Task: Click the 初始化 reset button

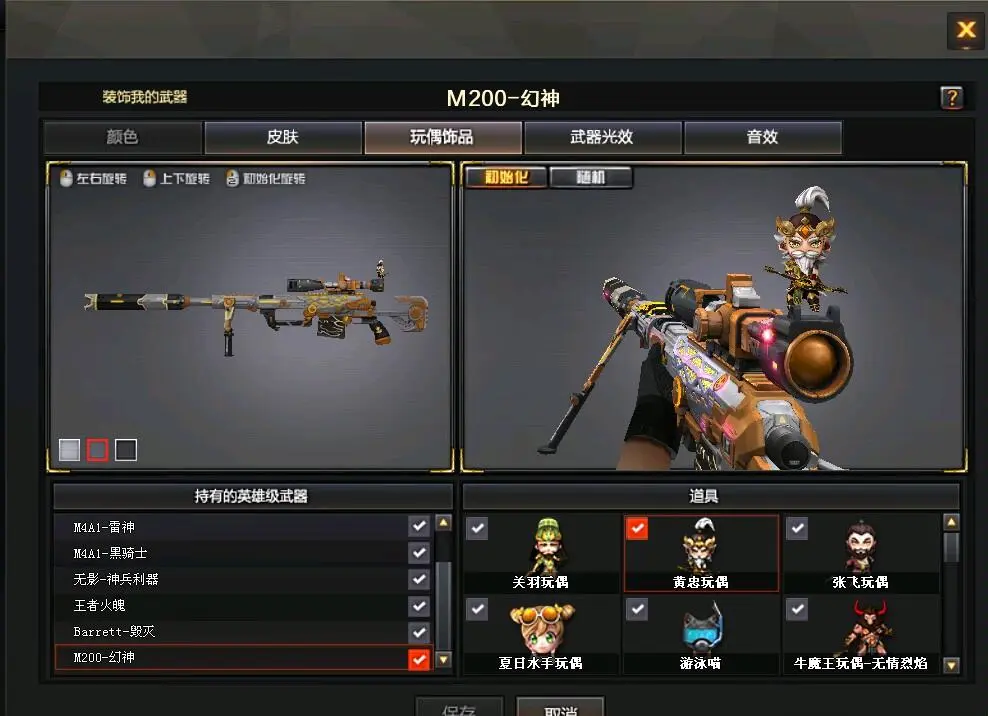Action: [506, 178]
